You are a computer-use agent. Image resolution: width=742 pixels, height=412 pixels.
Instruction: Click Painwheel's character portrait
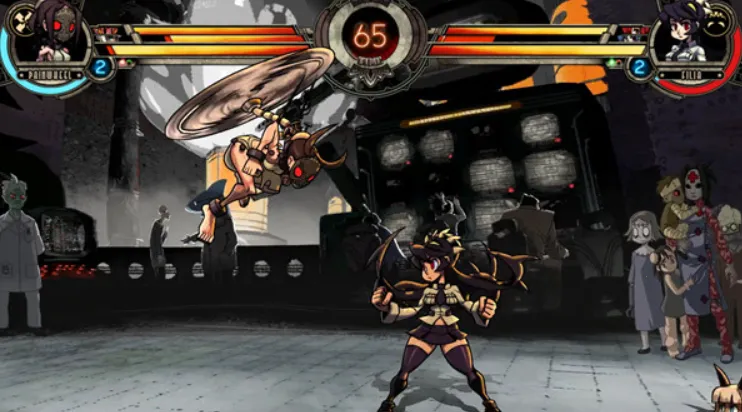click(47, 33)
